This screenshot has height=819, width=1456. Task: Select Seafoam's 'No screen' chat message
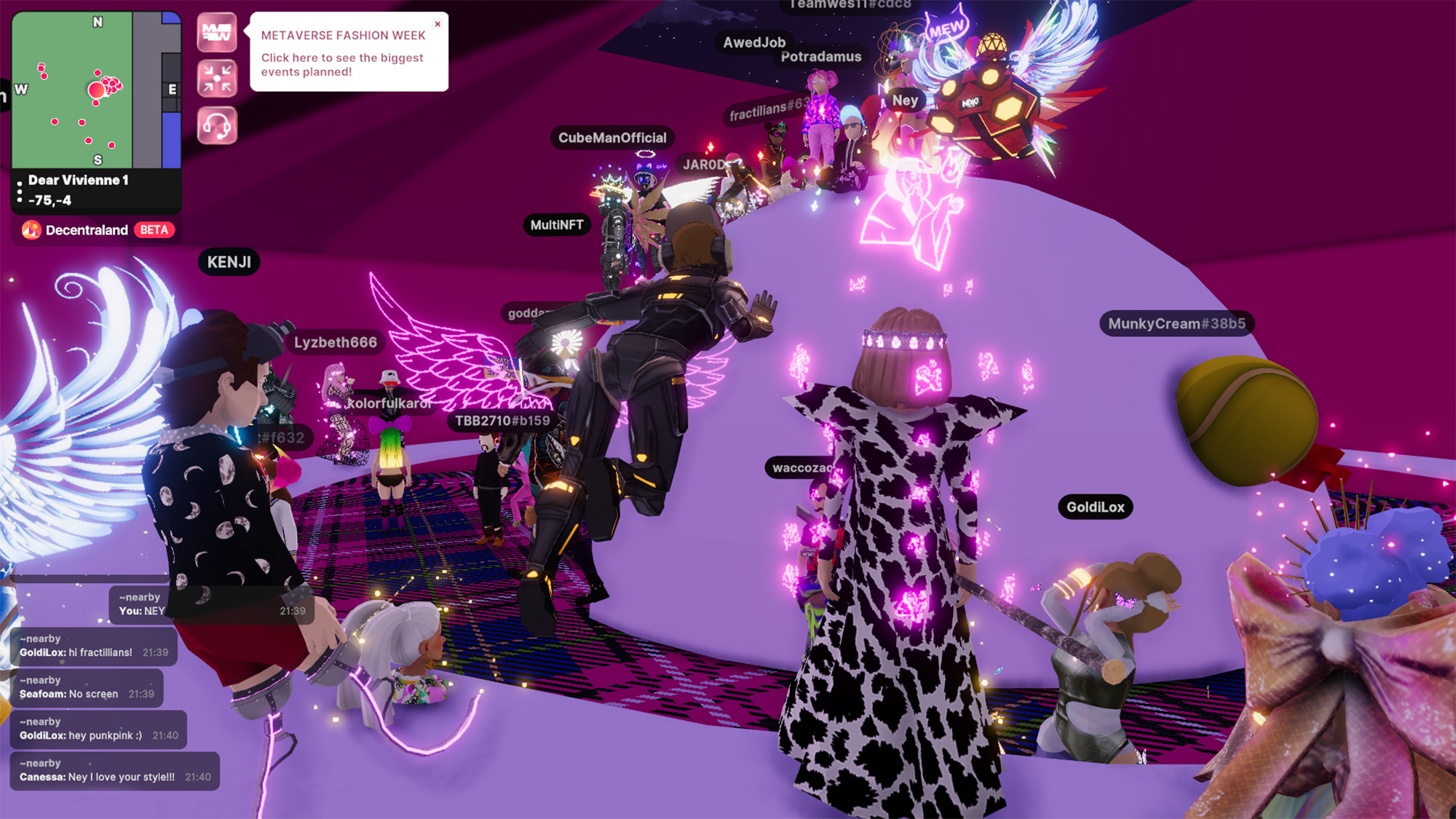coord(87,688)
